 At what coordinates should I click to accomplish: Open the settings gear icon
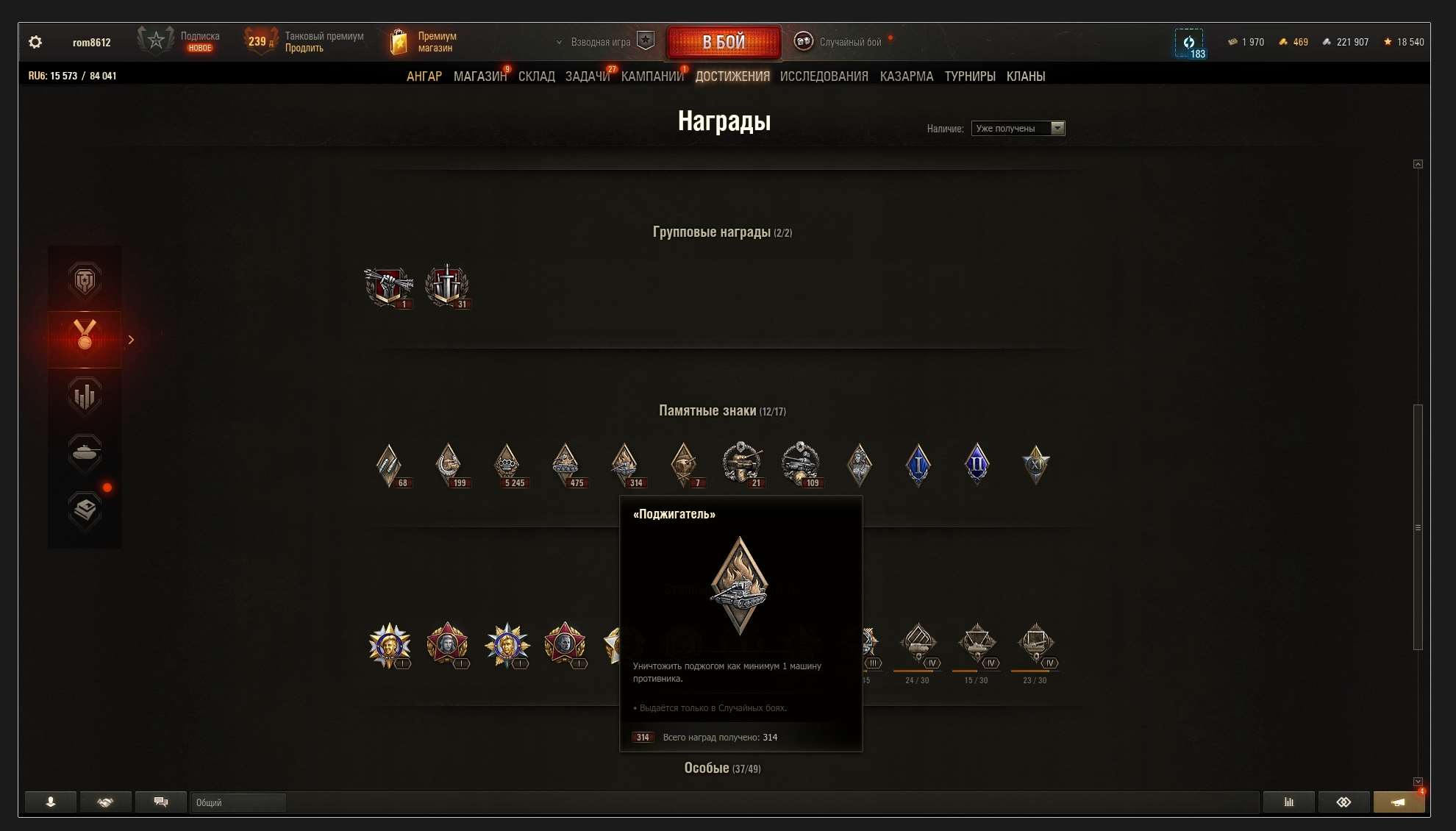coord(35,42)
